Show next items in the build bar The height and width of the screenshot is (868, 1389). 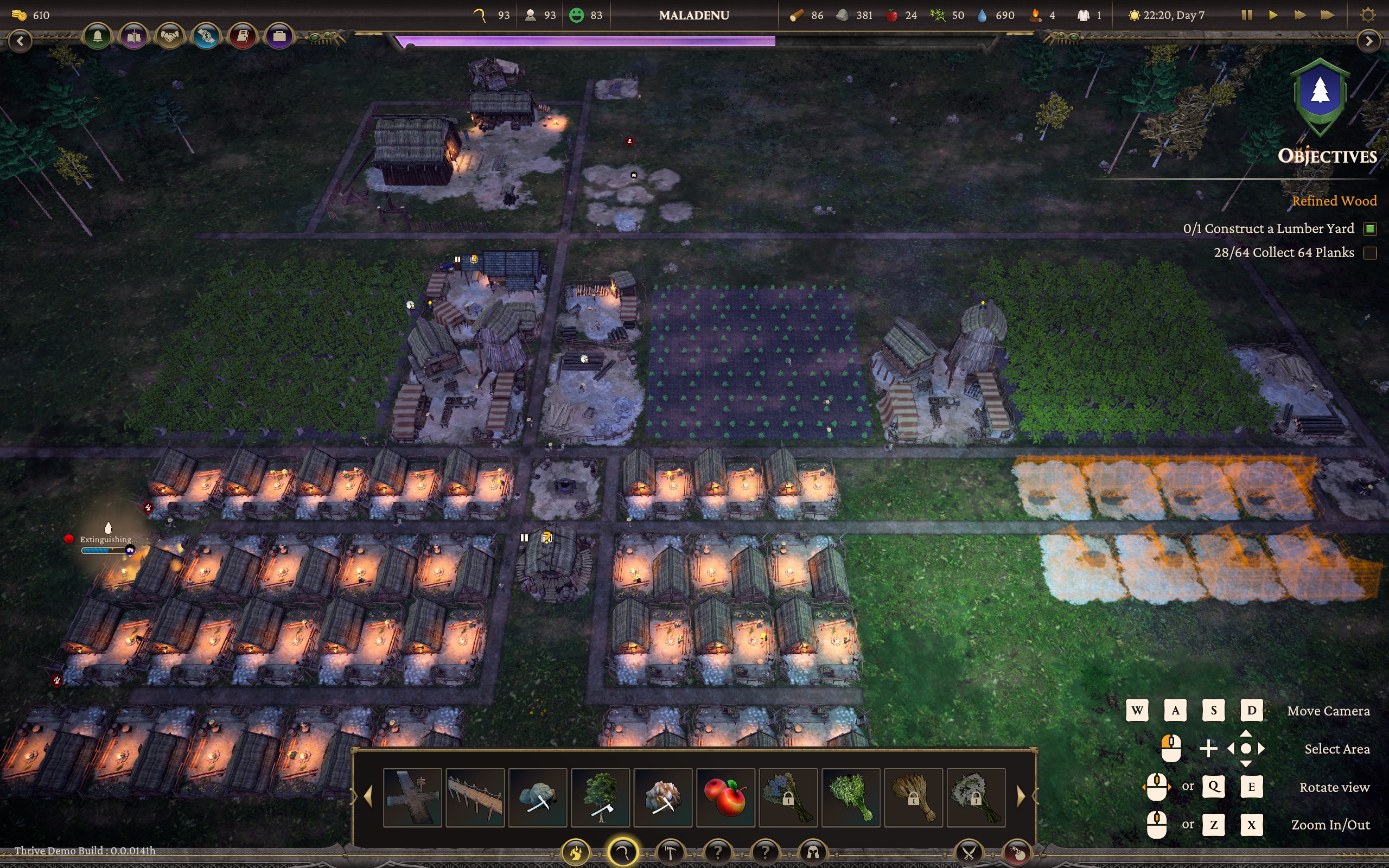(1021, 797)
